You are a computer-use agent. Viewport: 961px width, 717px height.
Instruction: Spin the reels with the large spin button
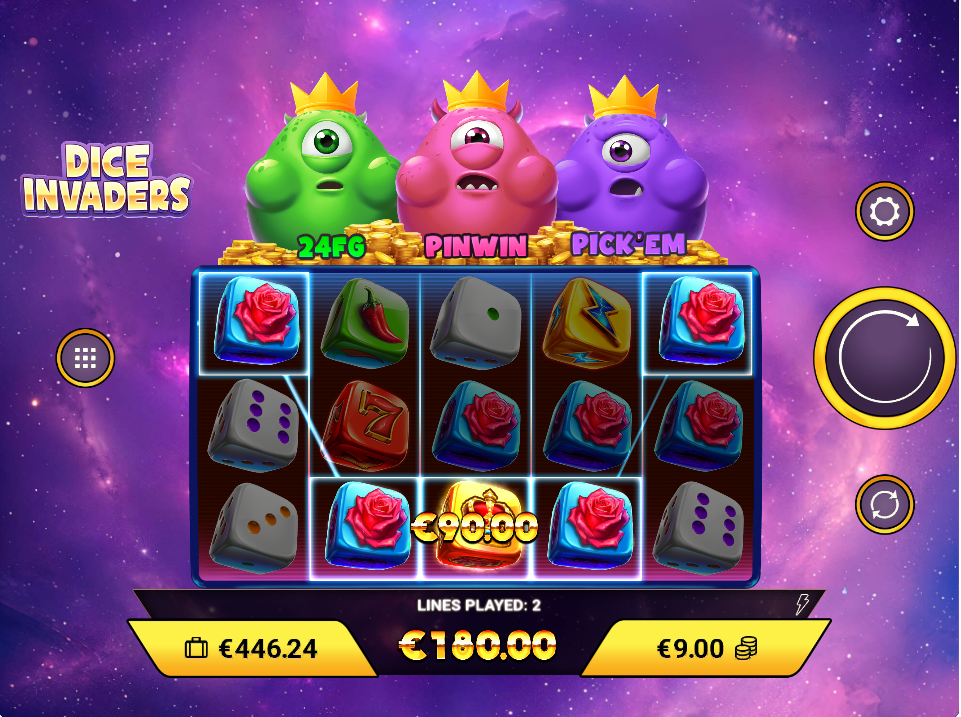884,357
